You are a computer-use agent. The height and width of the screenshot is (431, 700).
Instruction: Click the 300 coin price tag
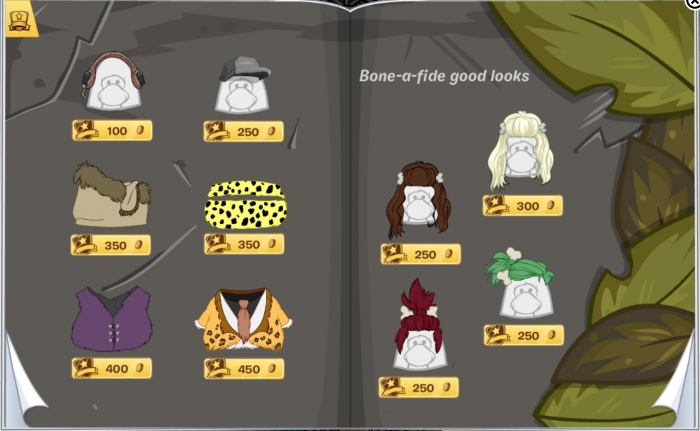[522, 206]
